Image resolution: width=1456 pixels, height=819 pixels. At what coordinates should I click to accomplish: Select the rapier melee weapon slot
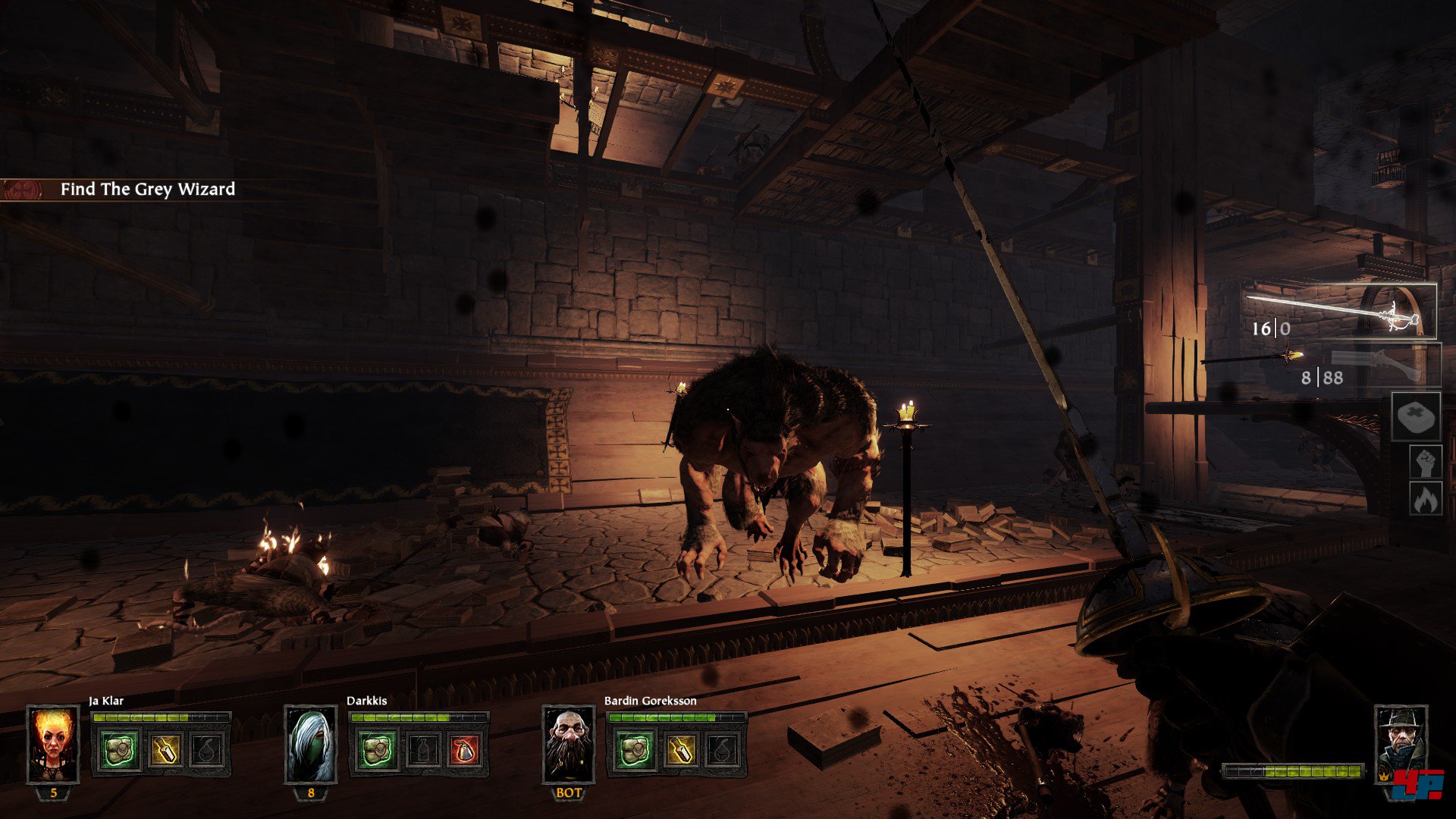click(1341, 311)
